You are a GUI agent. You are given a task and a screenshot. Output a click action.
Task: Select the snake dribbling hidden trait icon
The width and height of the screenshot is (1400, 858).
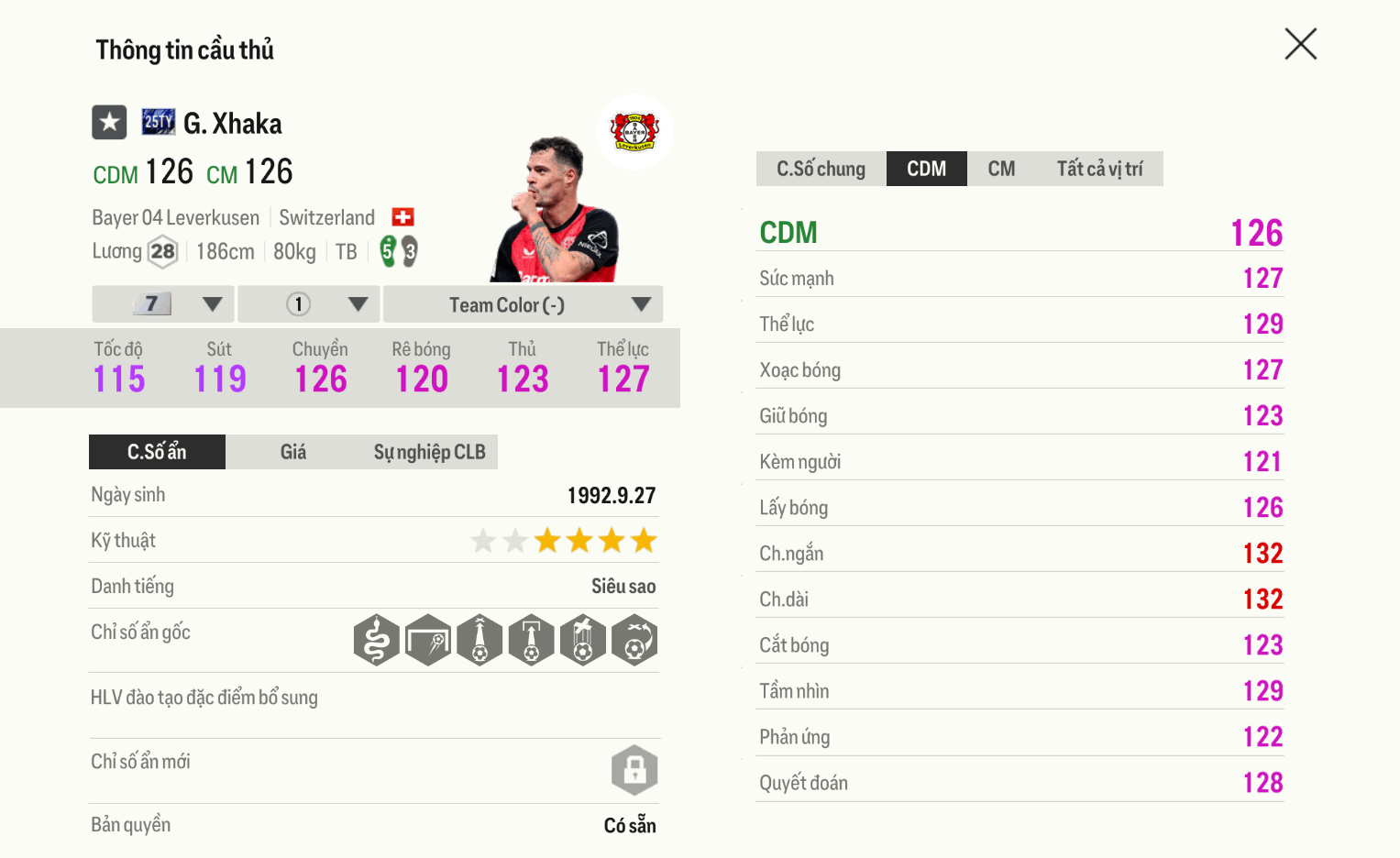point(377,640)
